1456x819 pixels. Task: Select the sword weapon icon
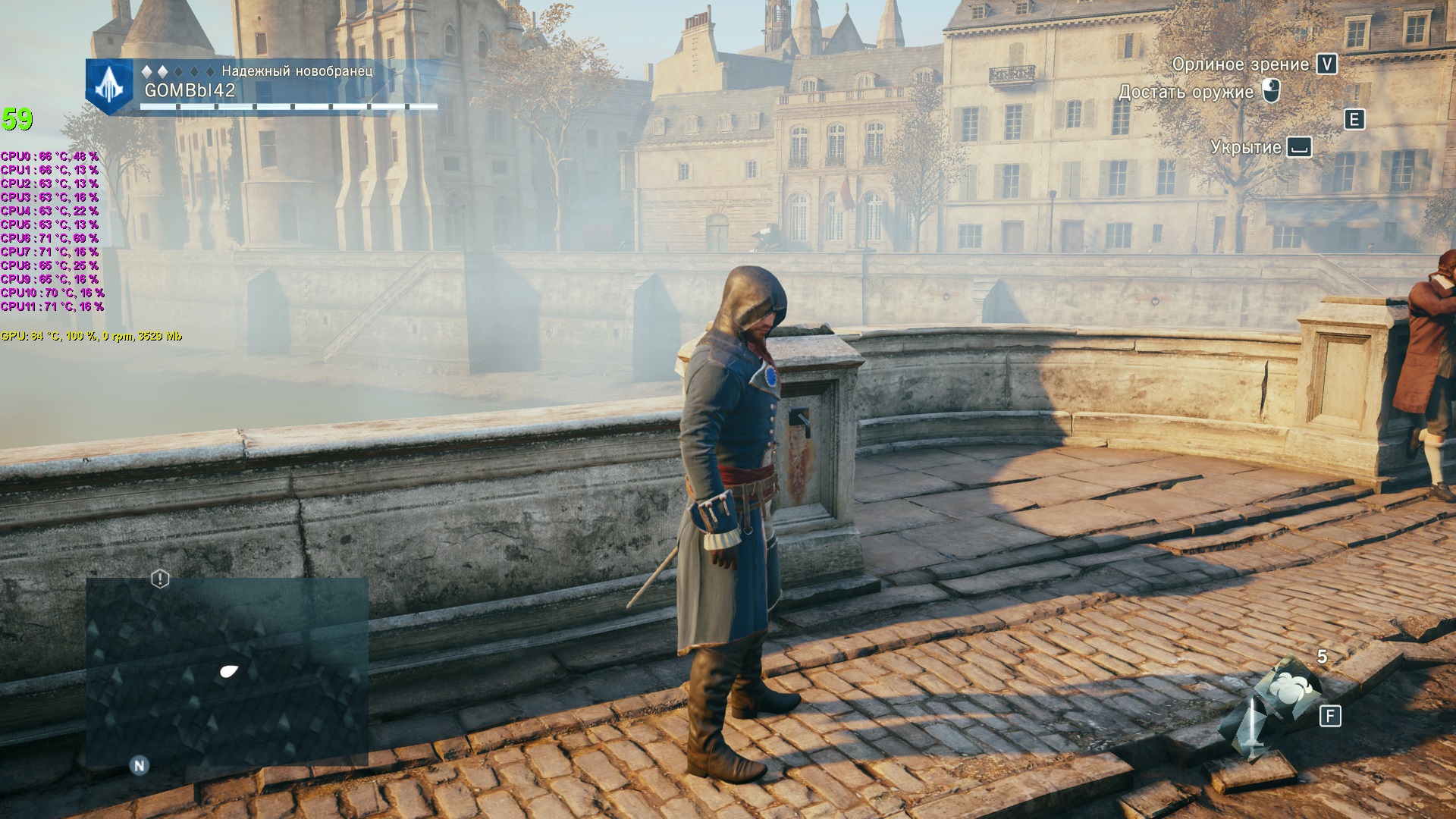coord(1253,727)
